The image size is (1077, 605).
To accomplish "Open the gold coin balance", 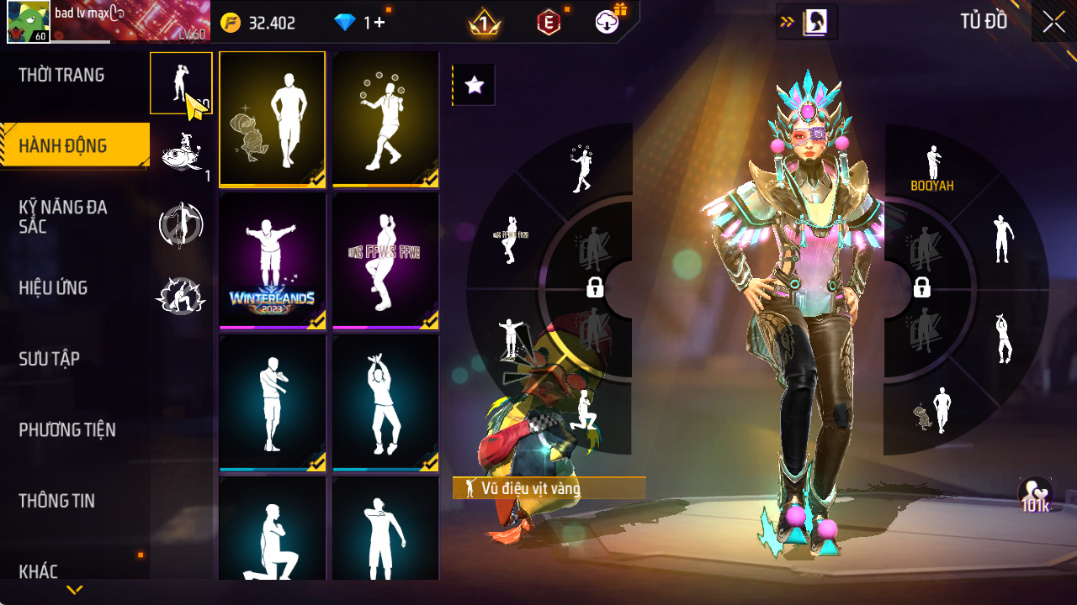I will pyautogui.click(x=259, y=22).
